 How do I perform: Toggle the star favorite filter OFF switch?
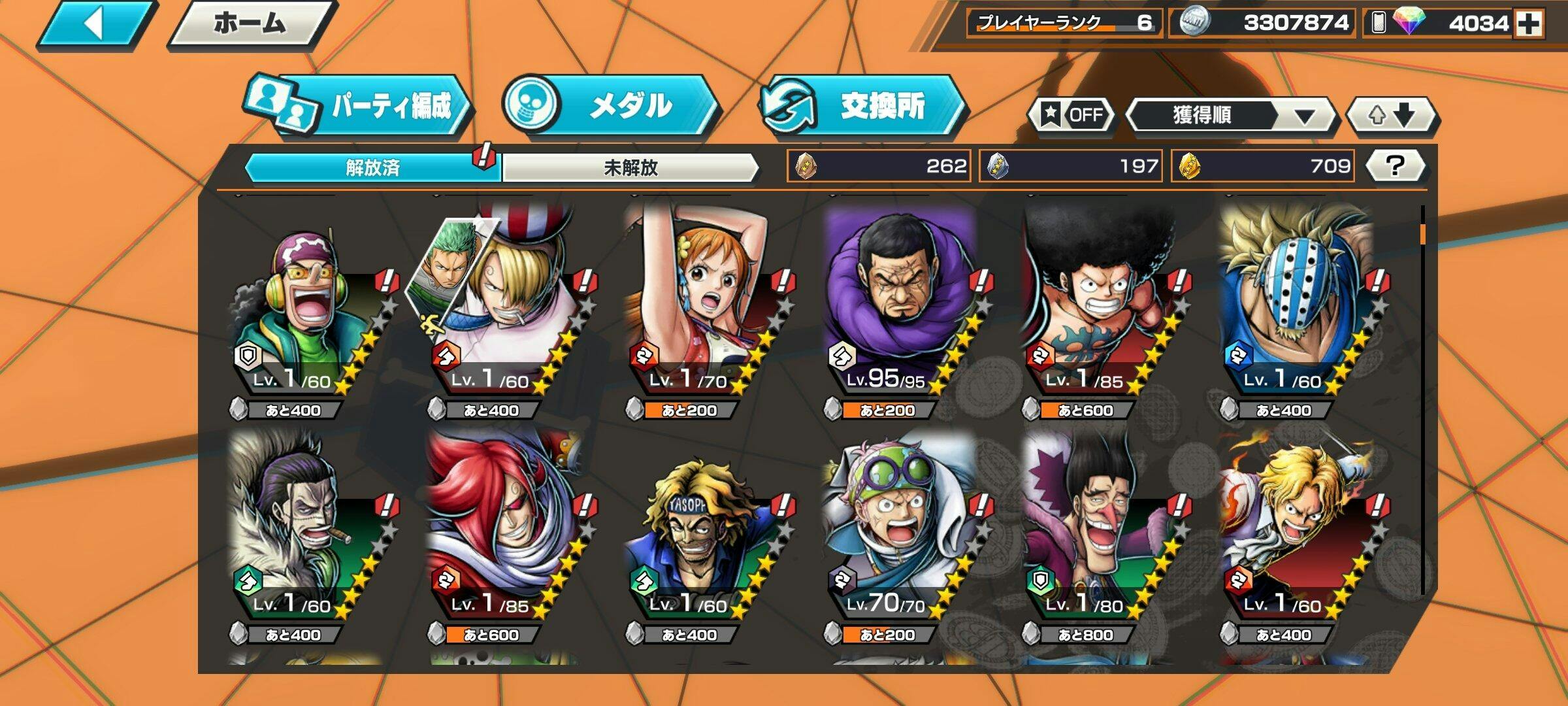point(1071,115)
